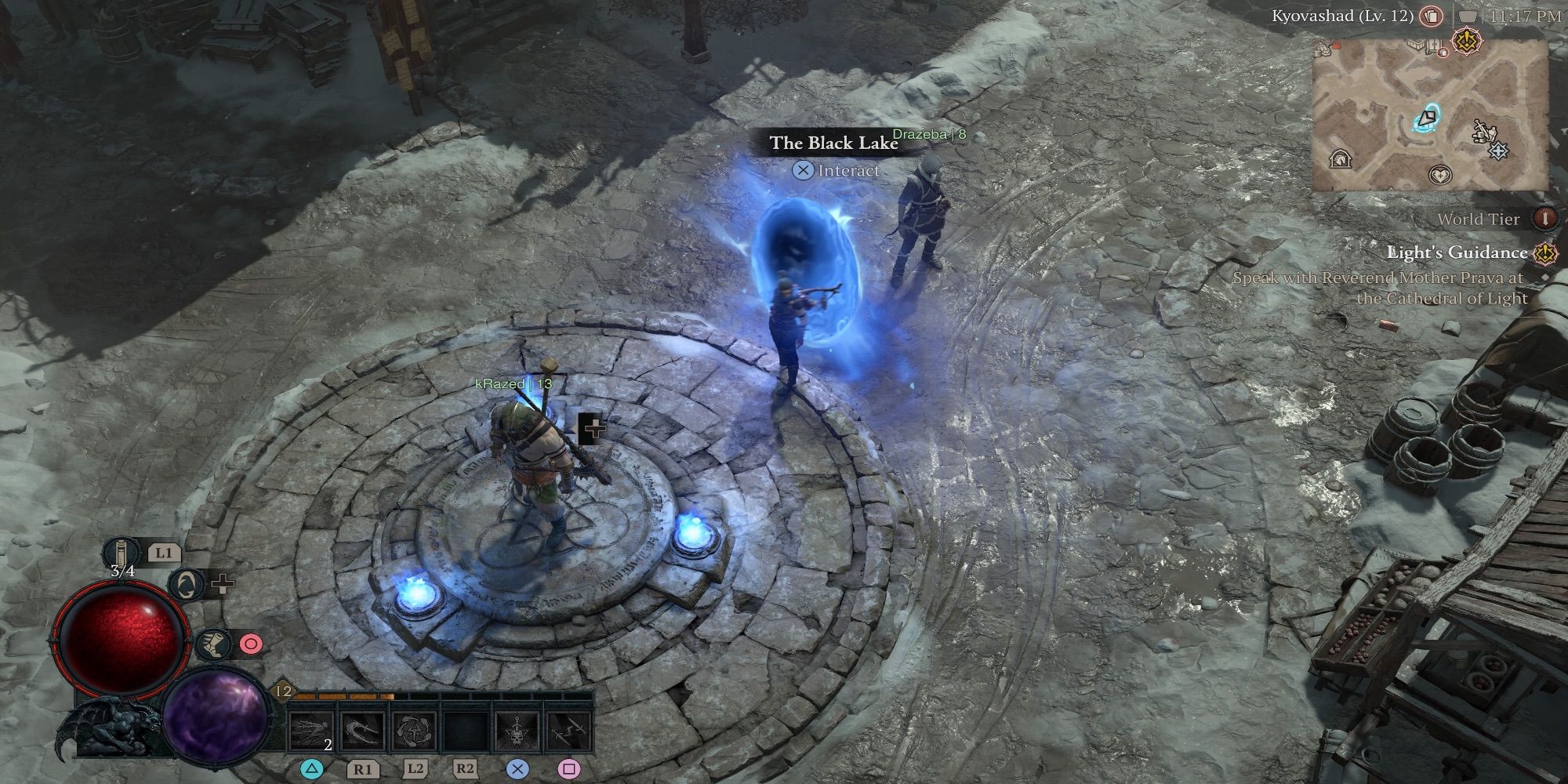
Task: Open the healer heart icon on the minimap
Action: (x=1439, y=174)
